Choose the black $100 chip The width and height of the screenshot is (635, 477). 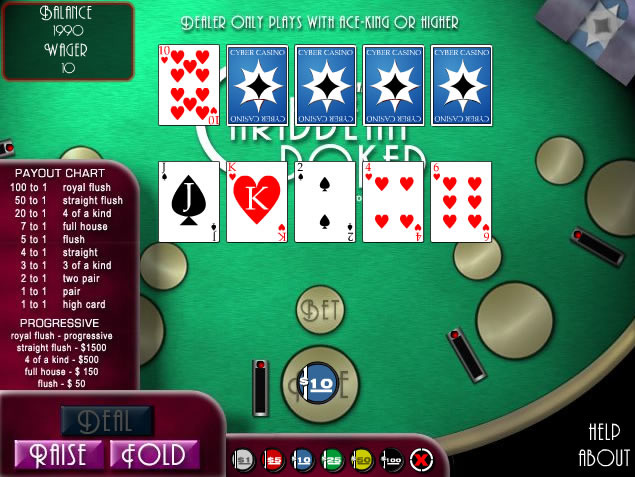pyautogui.click(x=392, y=459)
